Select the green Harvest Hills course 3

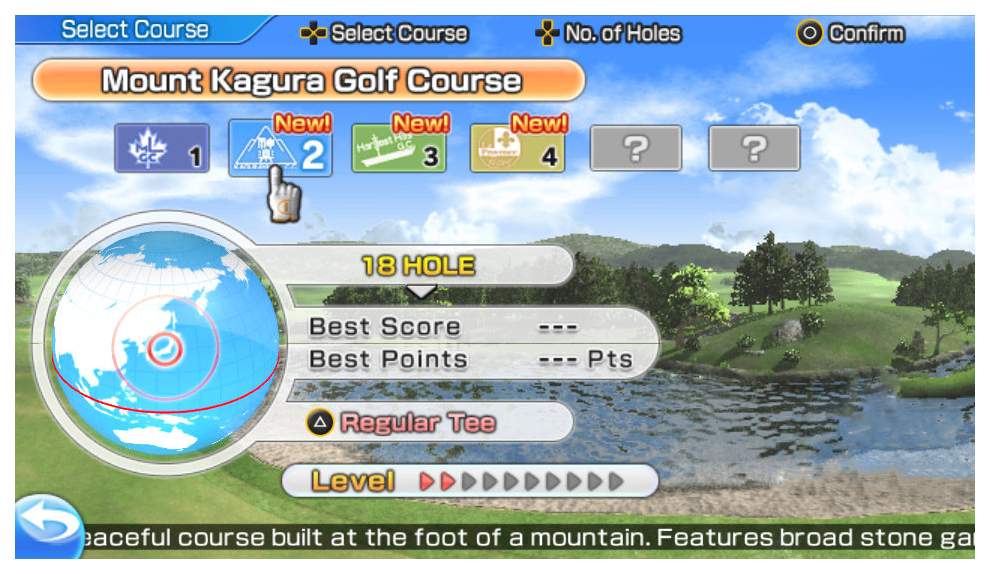click(x=399, y=149)
